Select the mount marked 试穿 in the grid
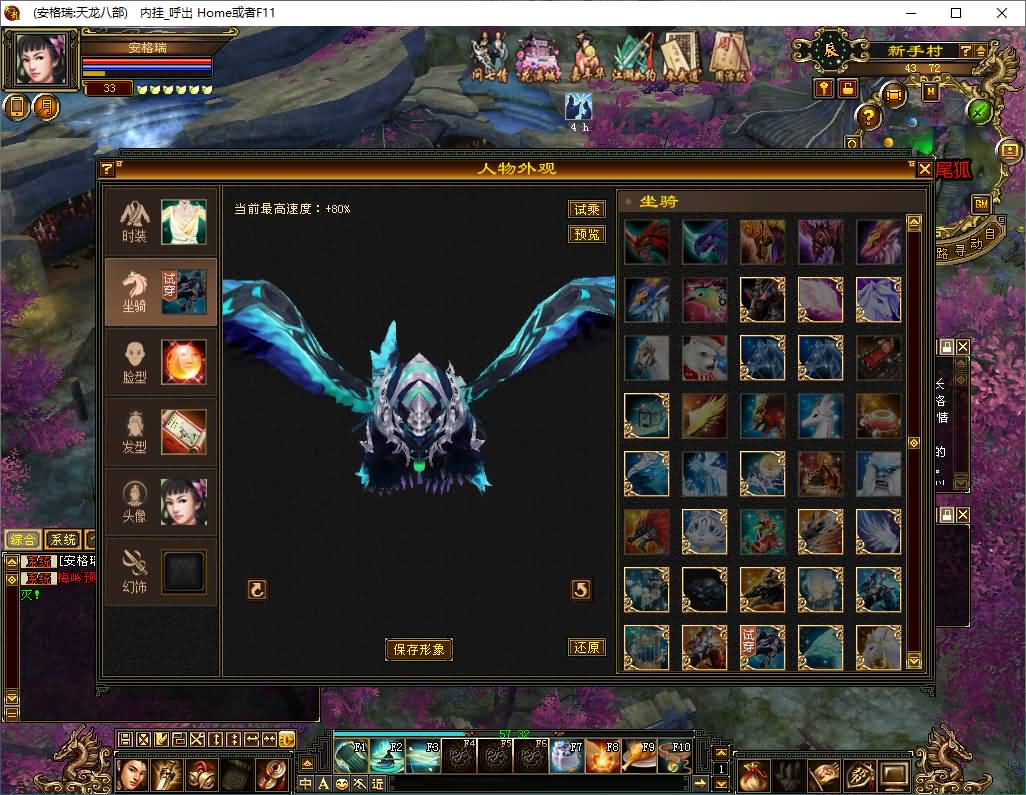1026x795 pixels. tap(762, 647)
